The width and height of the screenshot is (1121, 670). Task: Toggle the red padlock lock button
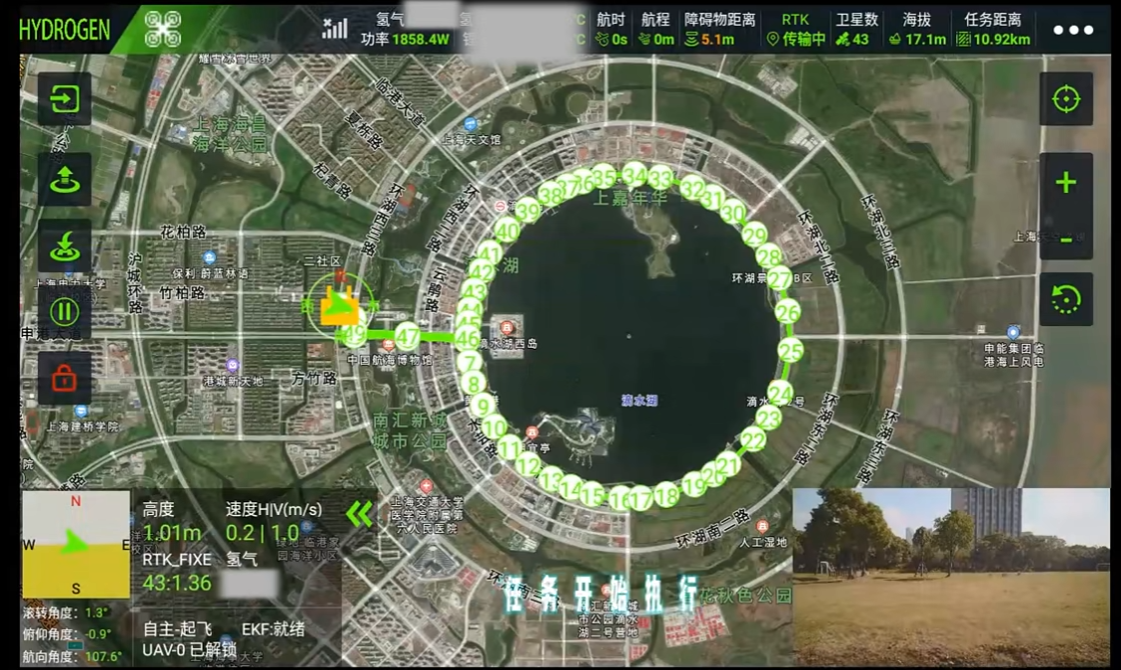click(x=65, y=378)
